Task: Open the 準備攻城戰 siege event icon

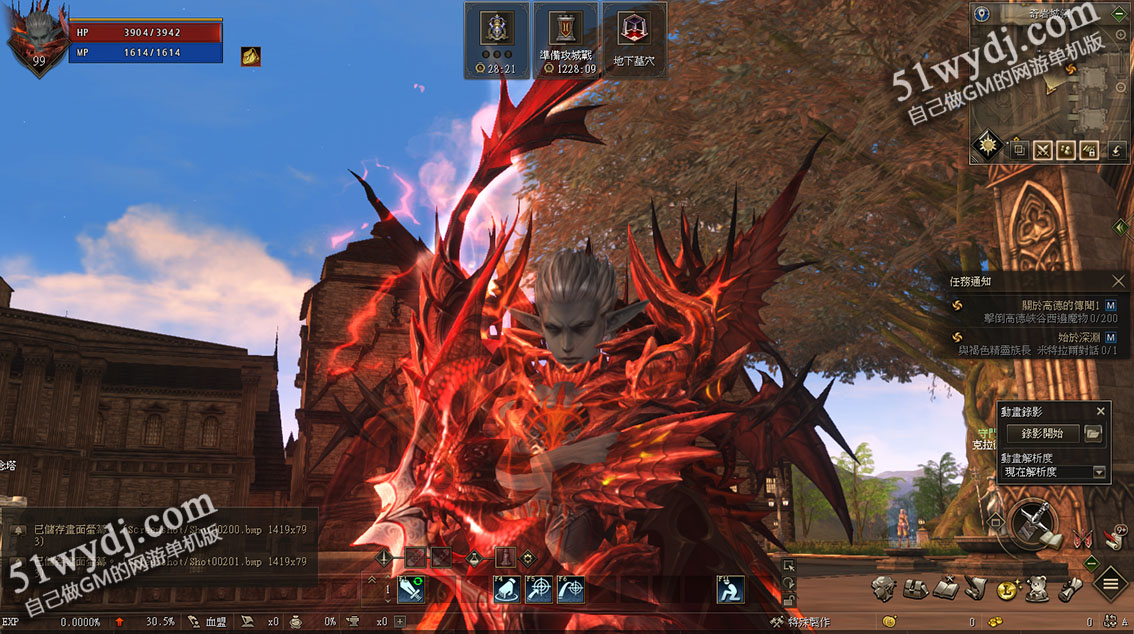Action: tap(566, 39)
